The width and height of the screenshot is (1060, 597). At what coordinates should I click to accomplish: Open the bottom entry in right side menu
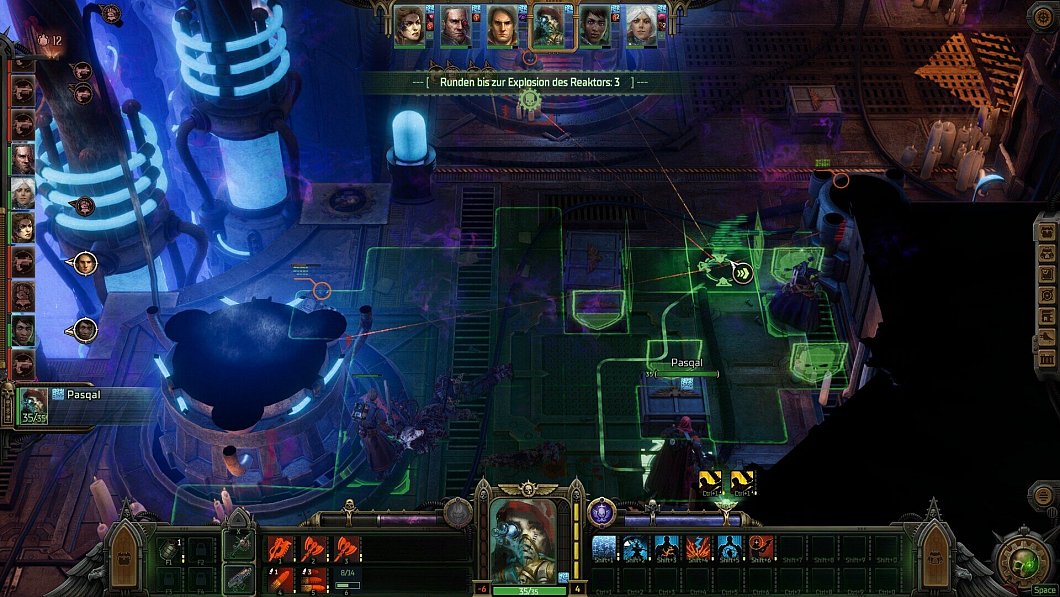[1045, 359]
